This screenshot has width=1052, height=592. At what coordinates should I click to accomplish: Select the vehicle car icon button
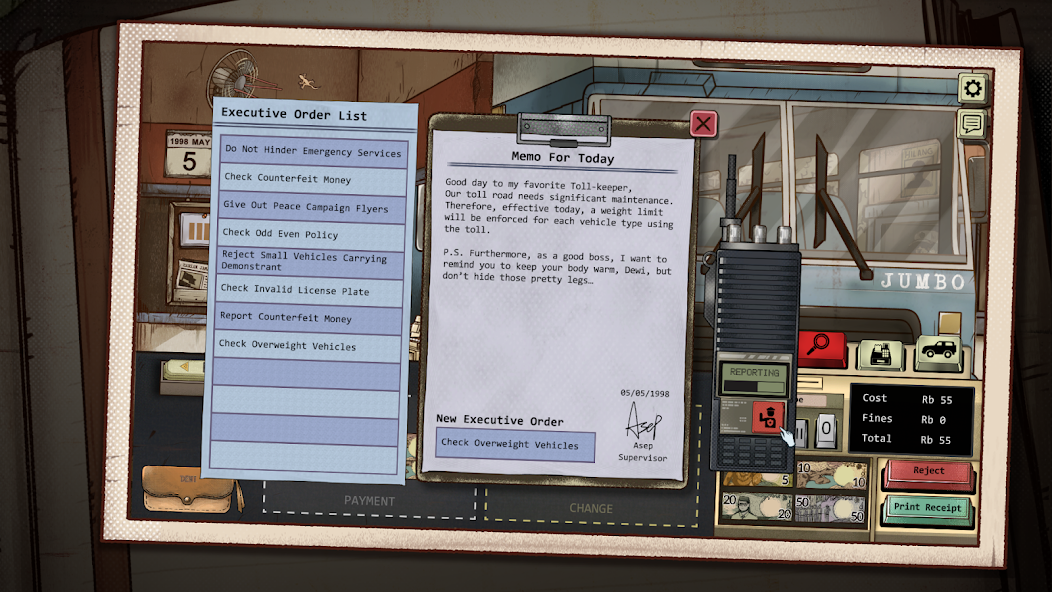click(x=938, y=351)
